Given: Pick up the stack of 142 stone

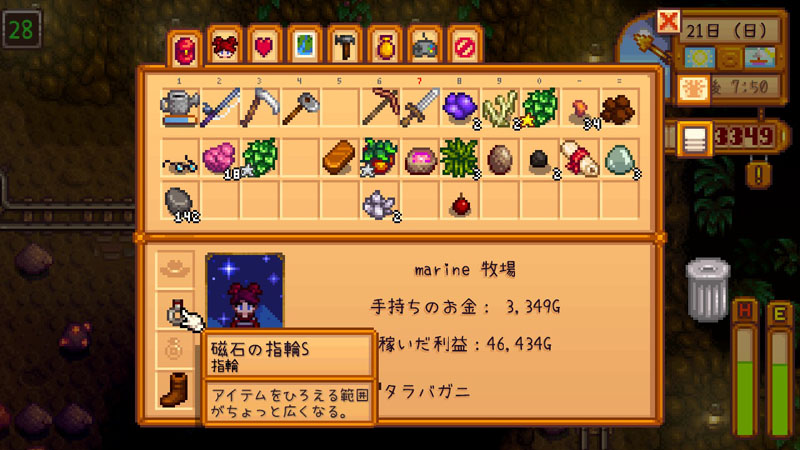Looking at the screenshot, I should (178, 202).
